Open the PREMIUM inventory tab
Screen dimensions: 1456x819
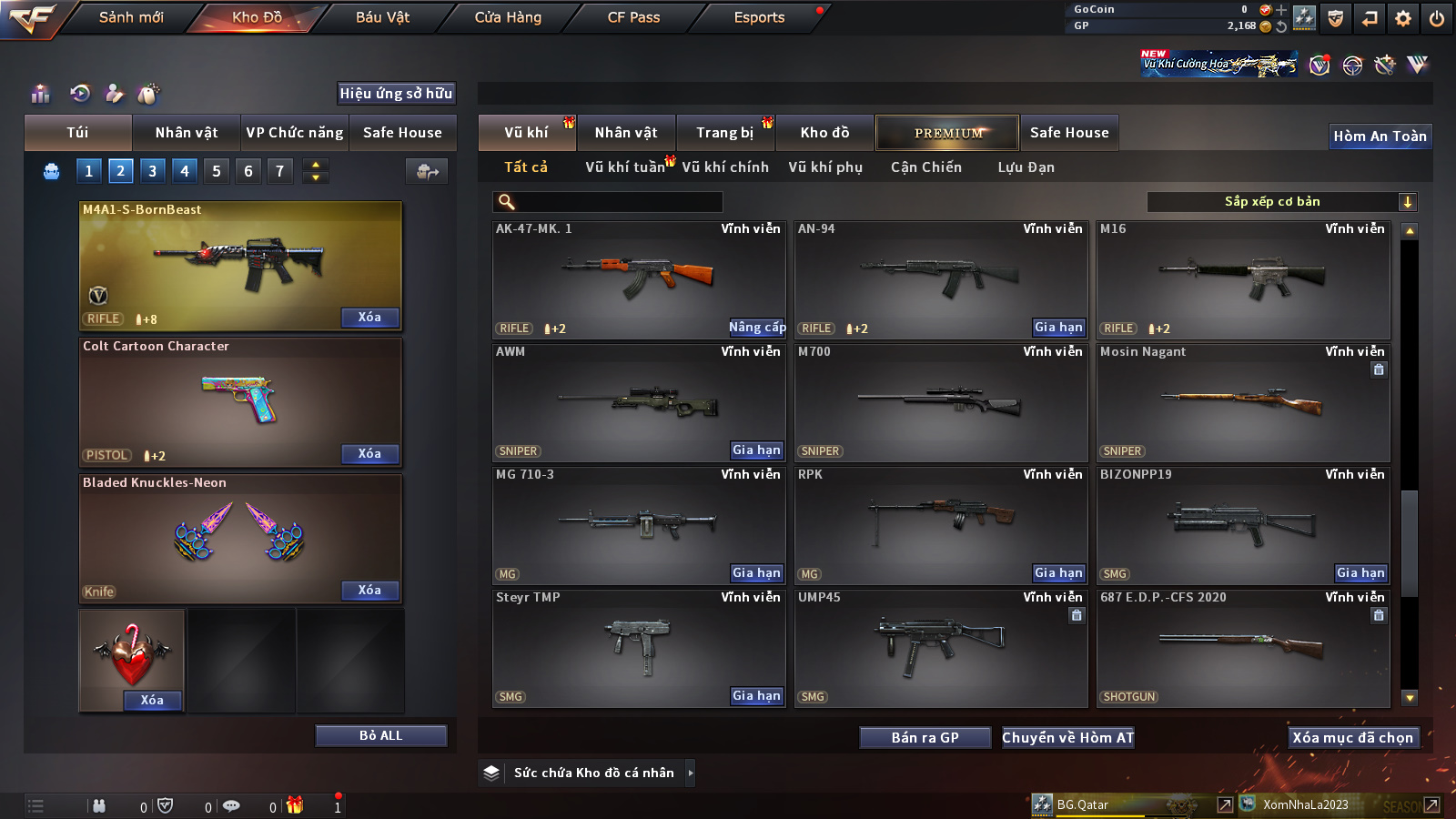point(947,133)
